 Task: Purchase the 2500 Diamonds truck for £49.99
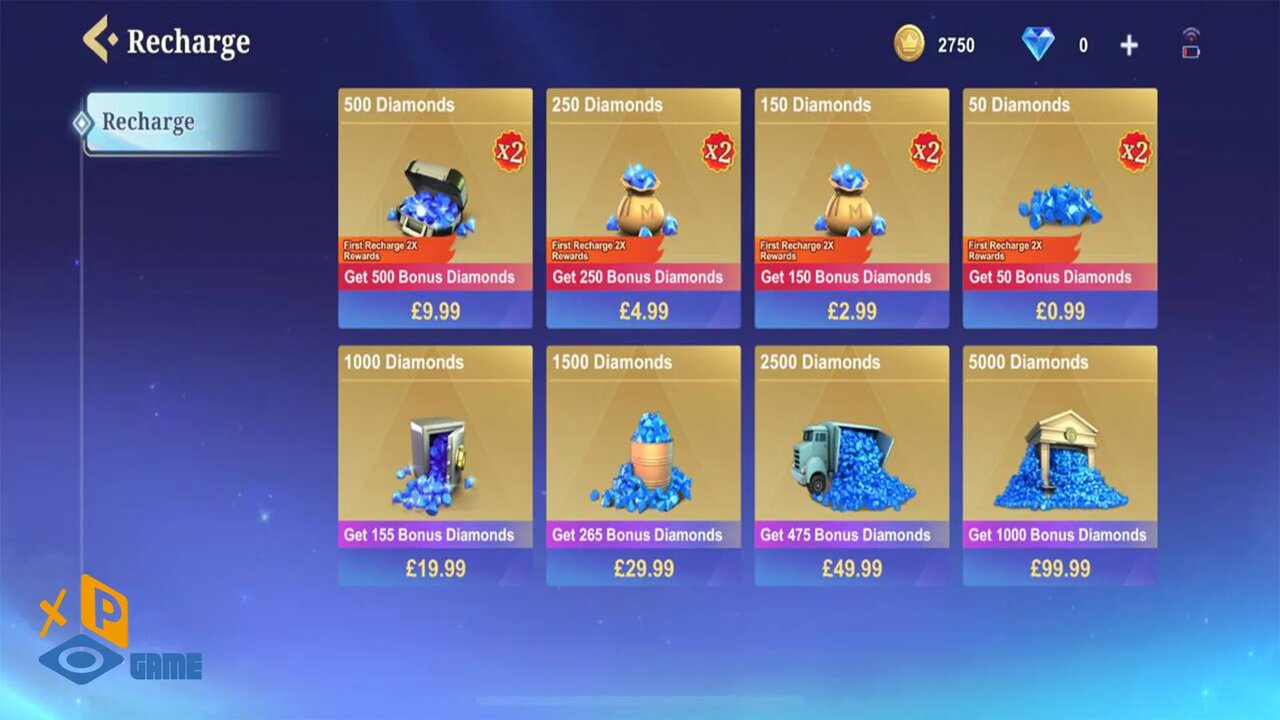[851, 466]
